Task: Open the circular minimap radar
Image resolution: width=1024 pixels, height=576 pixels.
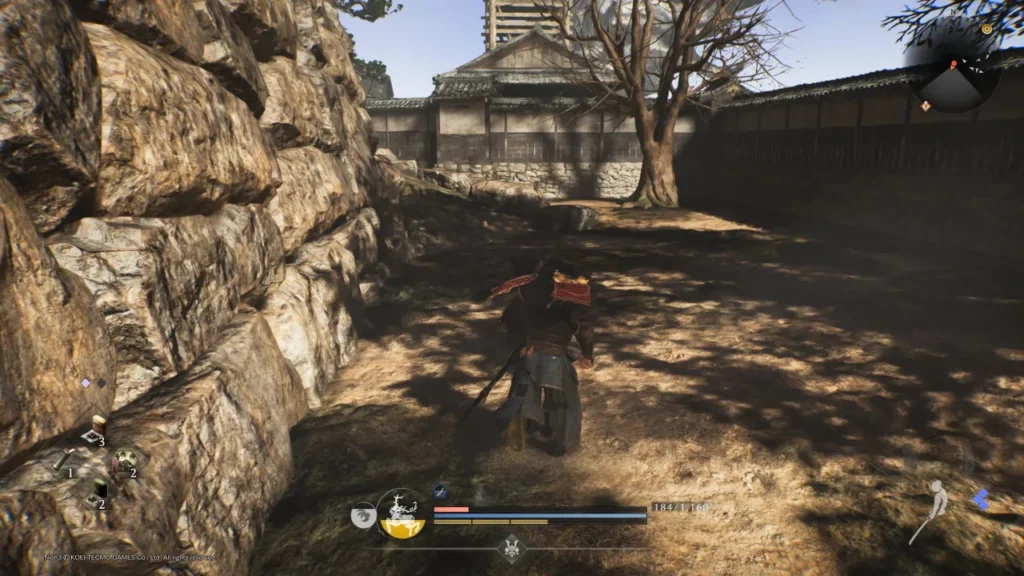Action: click(x=957, y=74)
